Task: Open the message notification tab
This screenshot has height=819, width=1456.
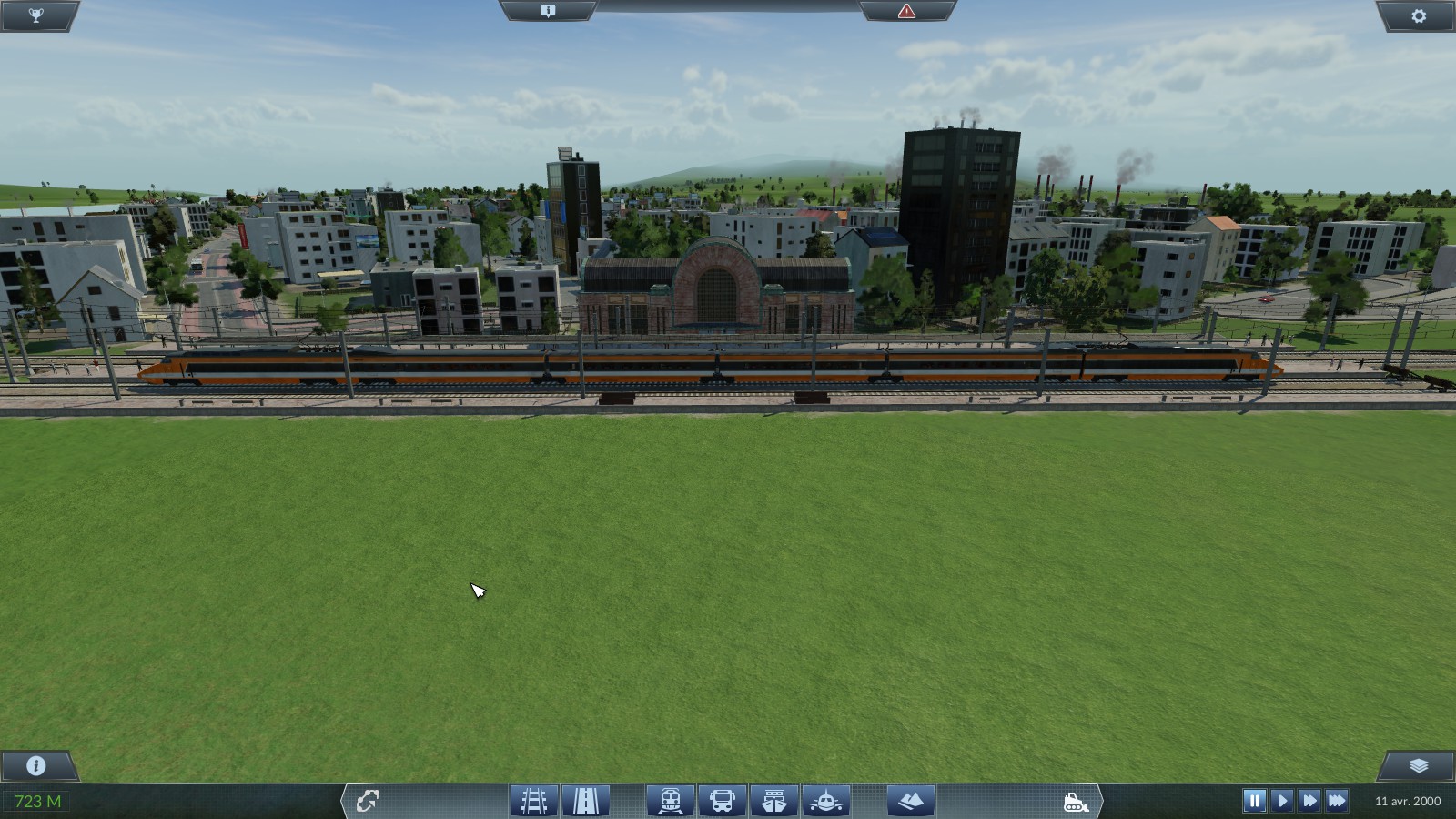Action: [548, 11]
